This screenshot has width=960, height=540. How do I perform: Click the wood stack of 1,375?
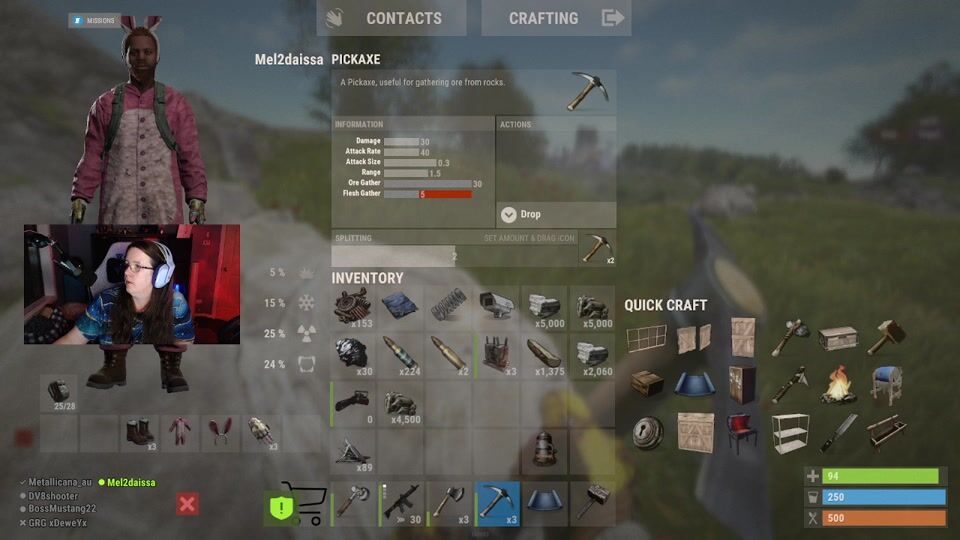click(x=545, y=356)
